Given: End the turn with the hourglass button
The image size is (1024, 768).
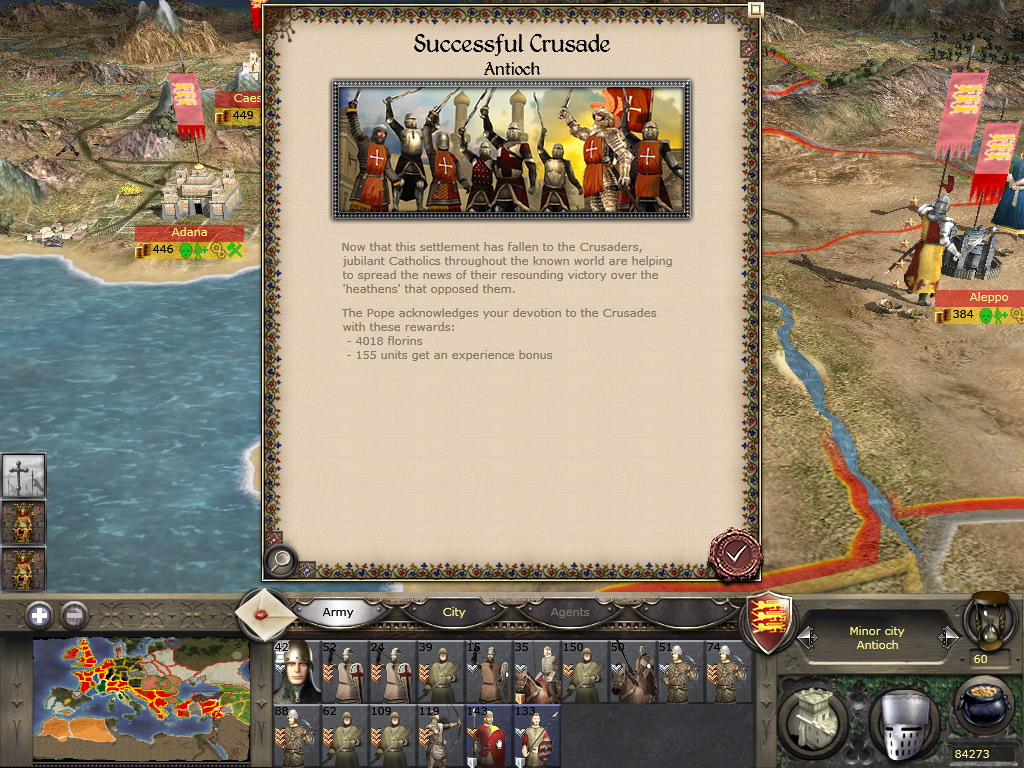Looking at the screenshot, I should (991, 620).
